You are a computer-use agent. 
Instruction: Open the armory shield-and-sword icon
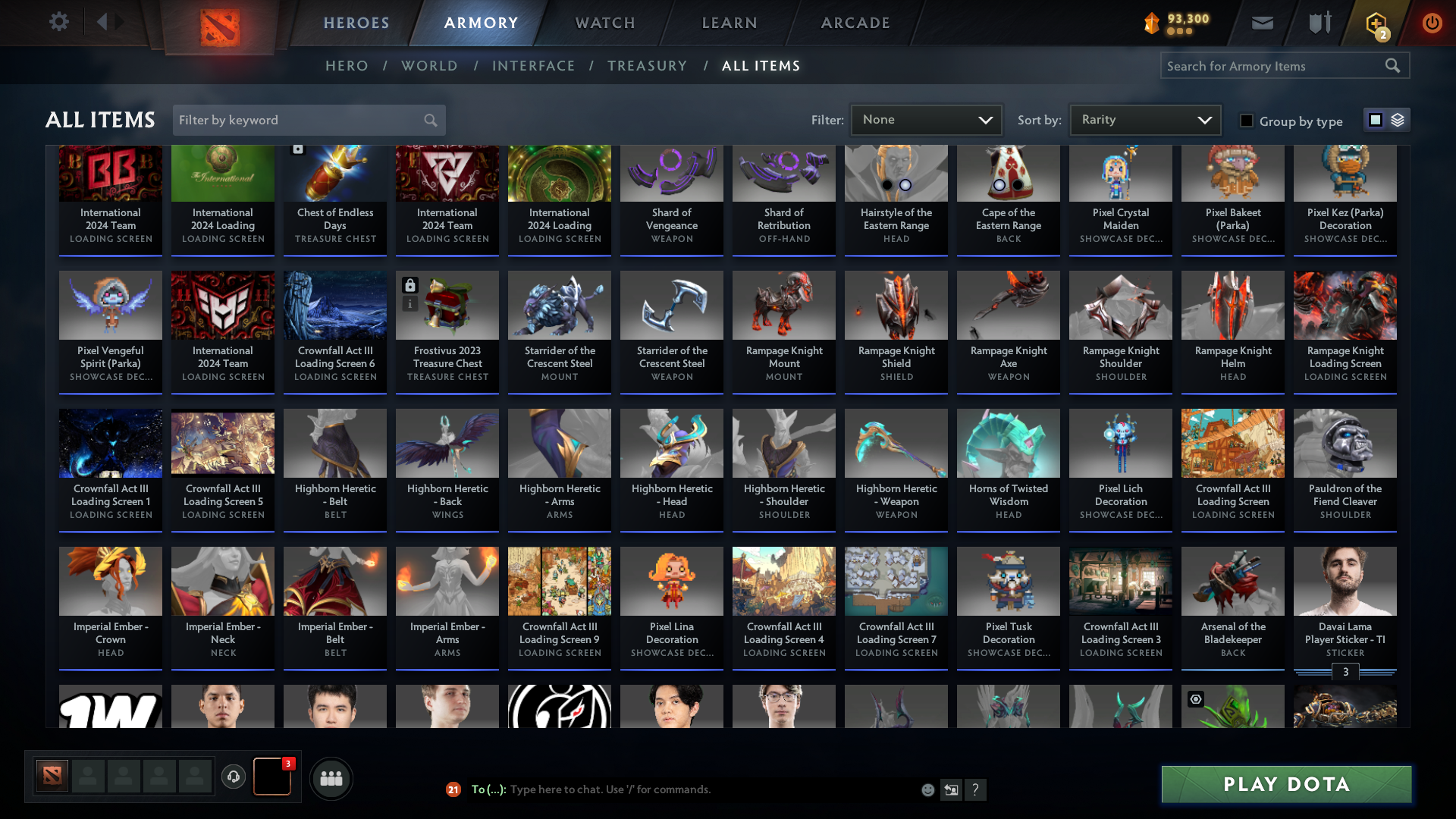pos(1319,23)
